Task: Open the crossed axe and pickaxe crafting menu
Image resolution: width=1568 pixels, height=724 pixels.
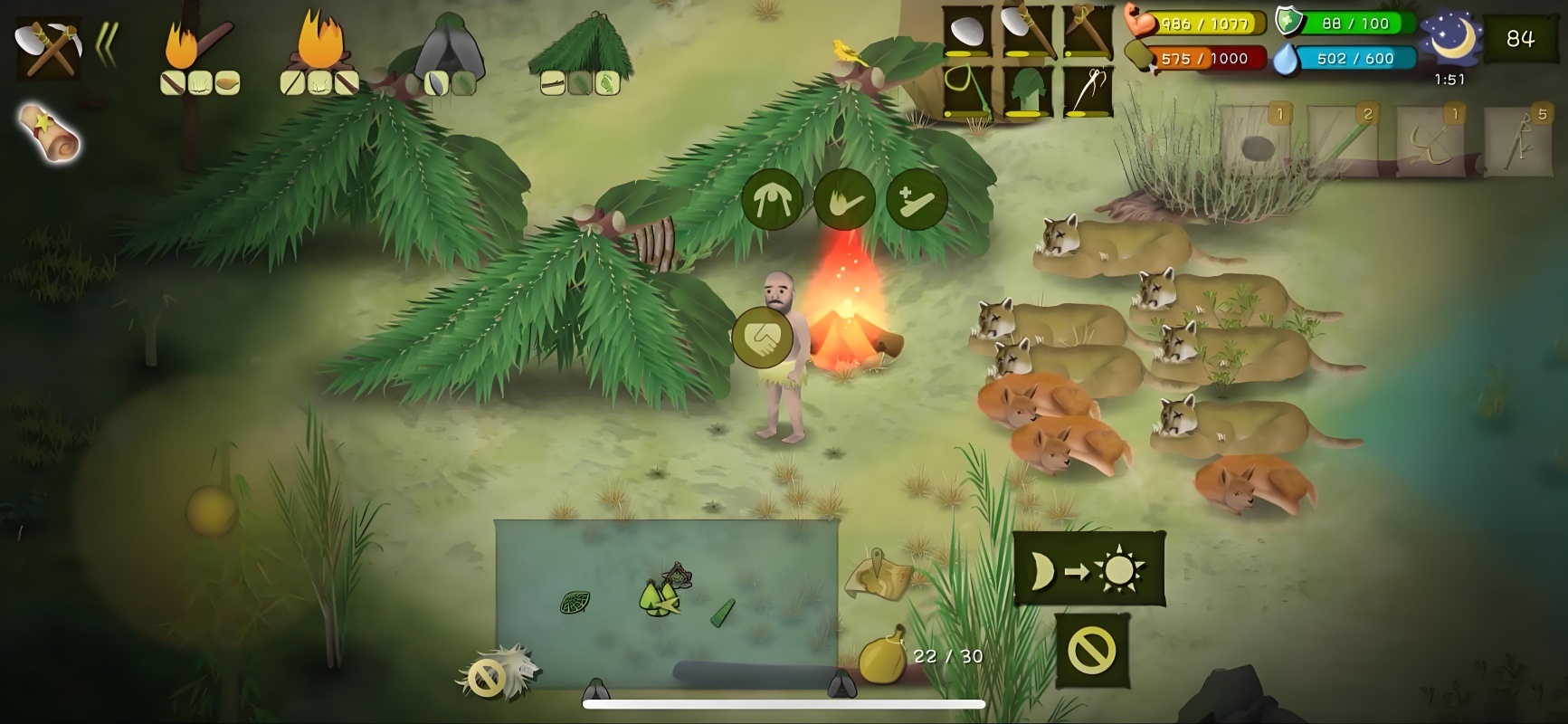Action: (47, 47)
